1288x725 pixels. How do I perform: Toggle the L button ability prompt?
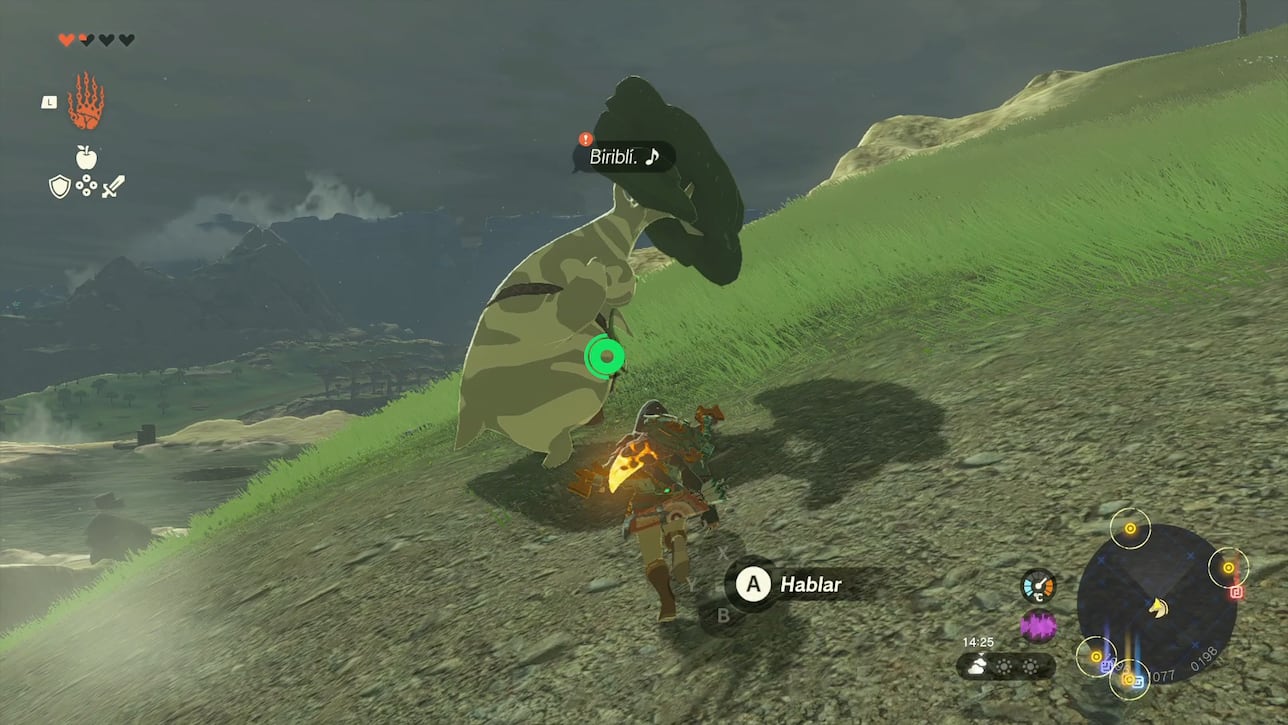click(x=50, y=102)
